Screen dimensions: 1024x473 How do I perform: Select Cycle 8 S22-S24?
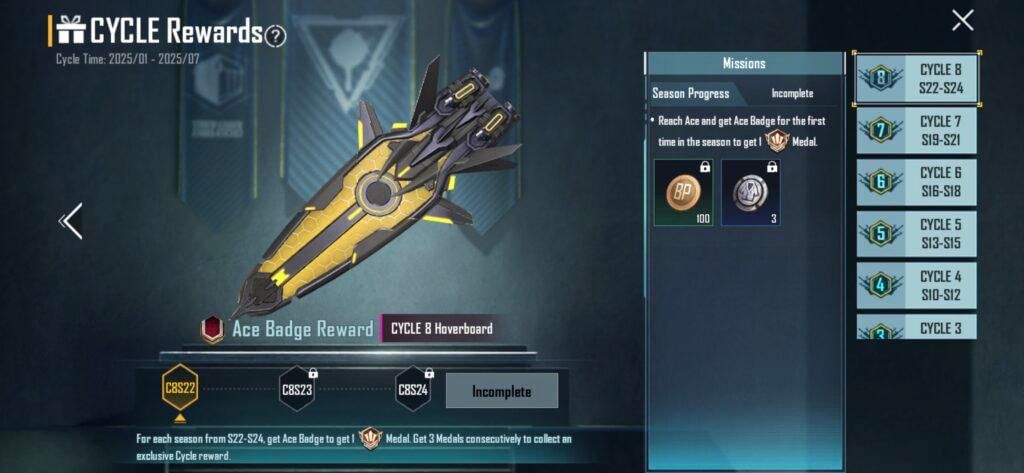coord(917,78)
